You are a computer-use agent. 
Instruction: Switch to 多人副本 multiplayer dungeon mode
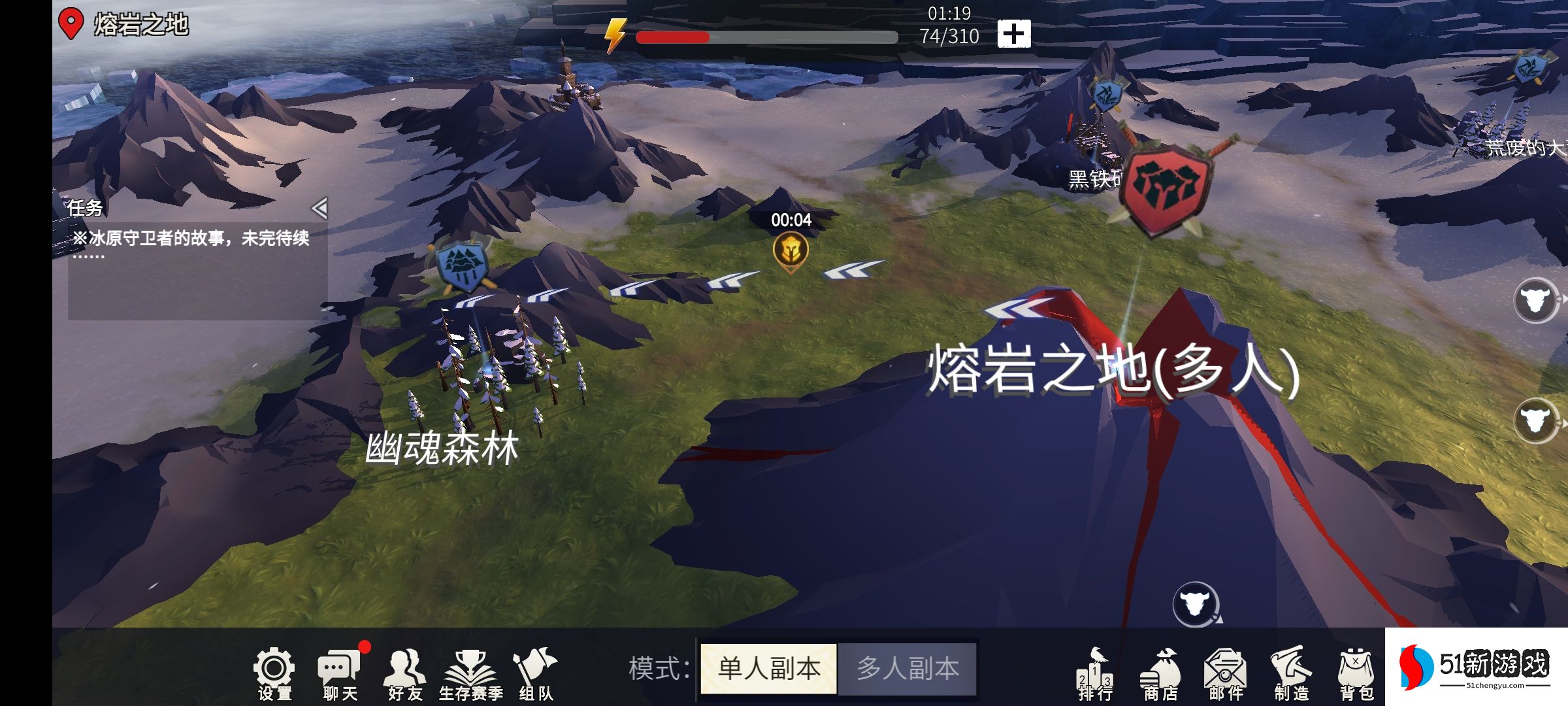click(908, 668)
